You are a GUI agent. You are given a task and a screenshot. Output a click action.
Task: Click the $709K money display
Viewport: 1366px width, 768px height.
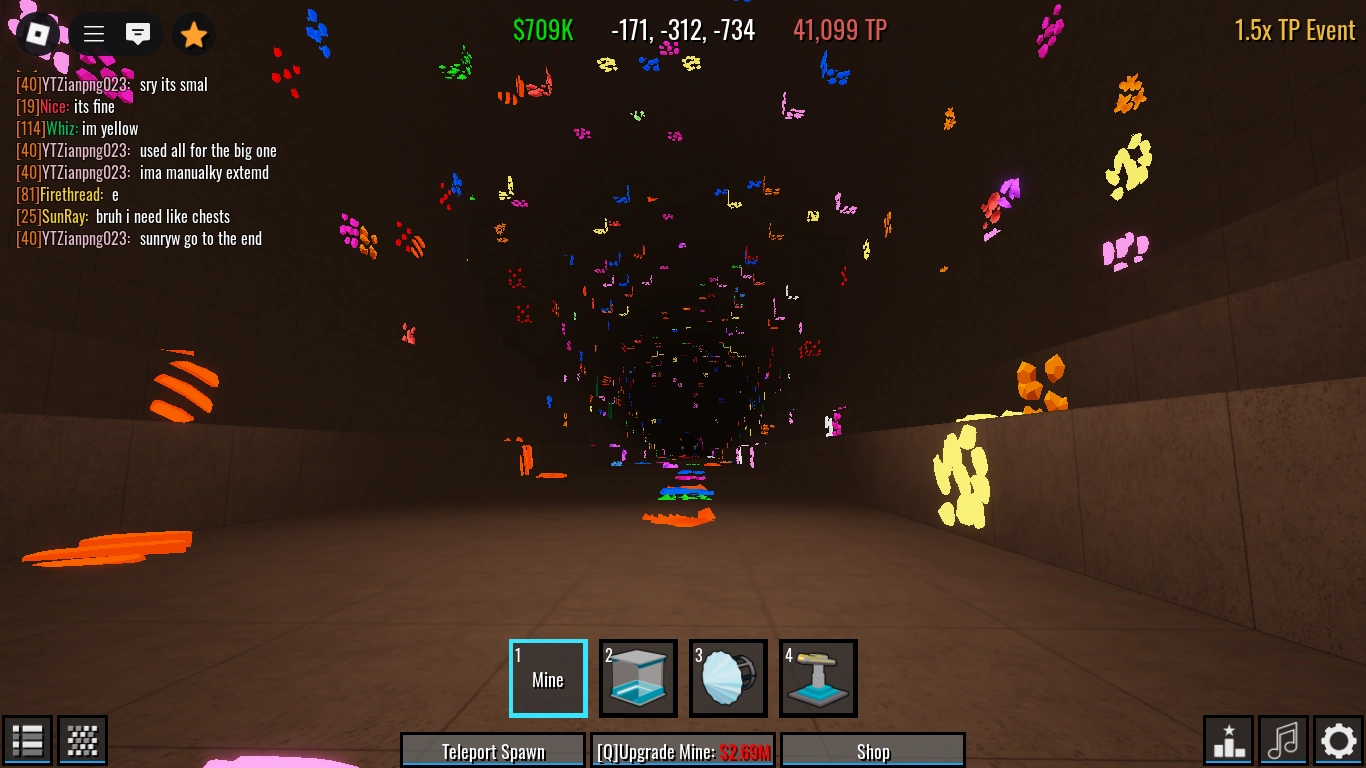(543, 30)
